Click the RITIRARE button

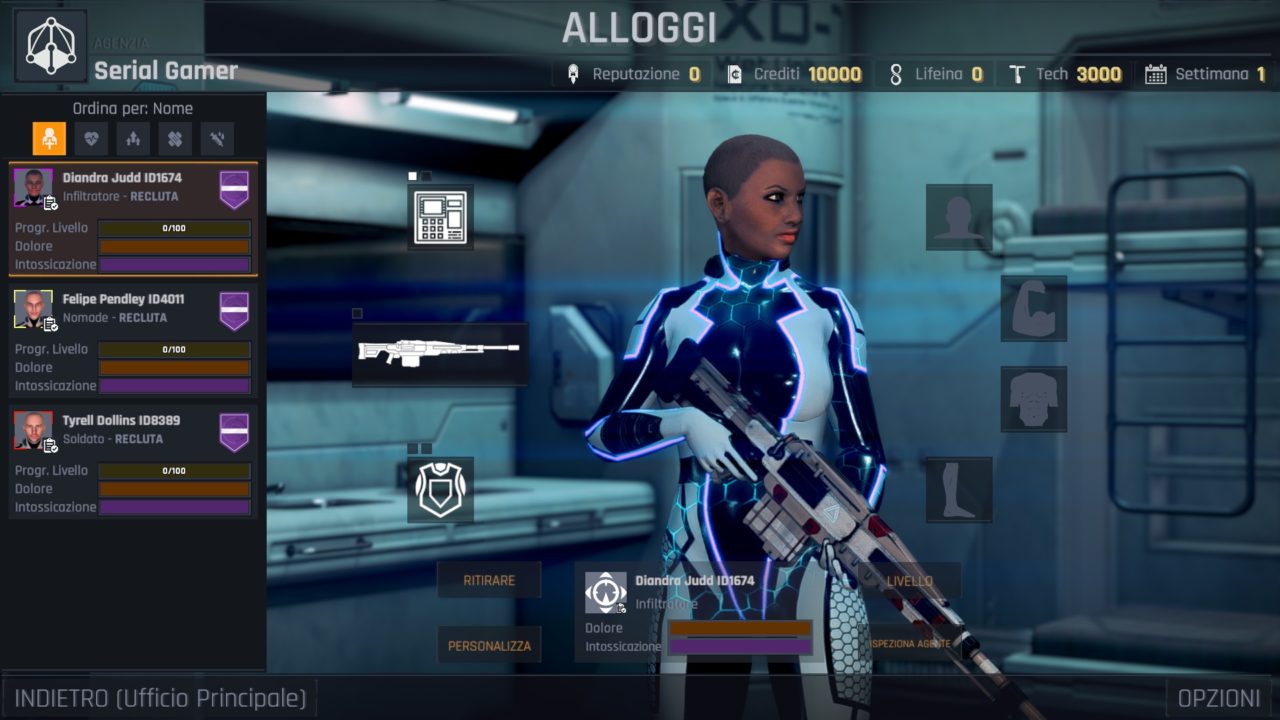coord(489,580)
